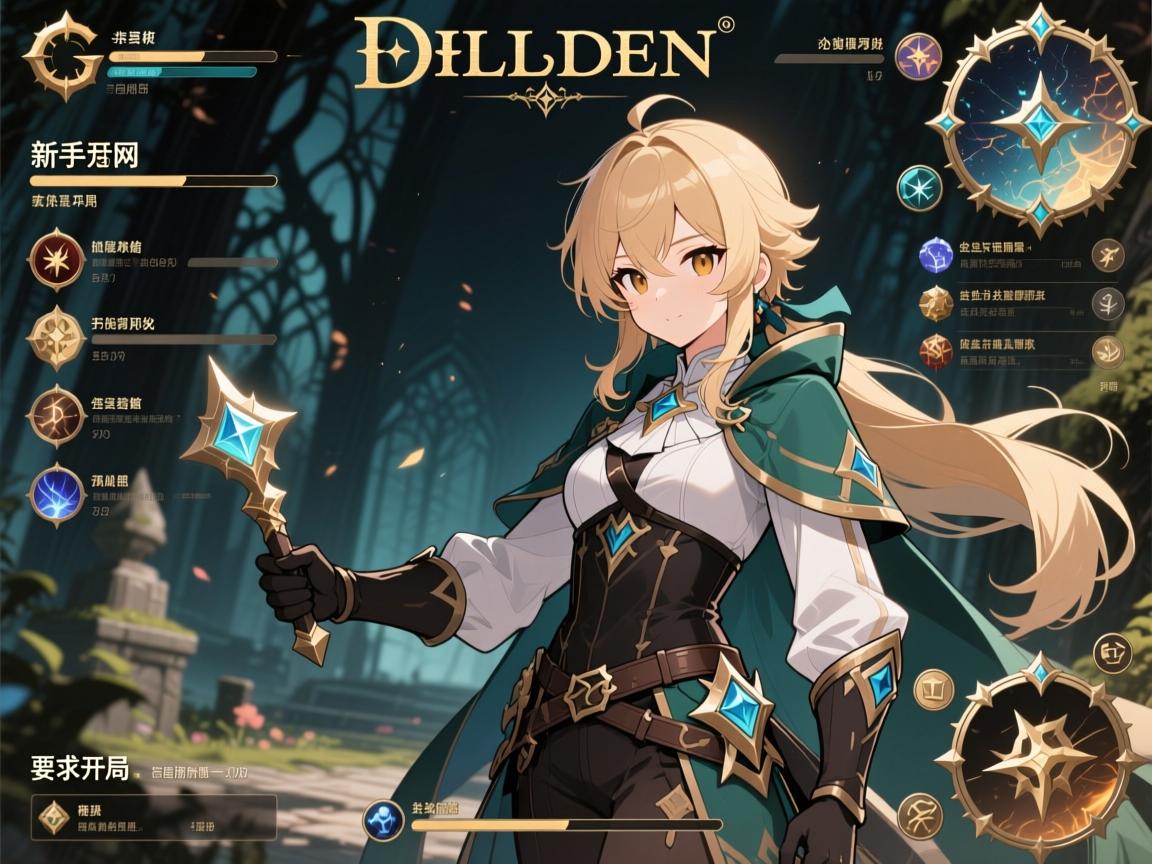The height and width of the screenshot is (864, 1152).
Task: Choose the gold crystal gem list entry
Action: [x=936, y=302]
